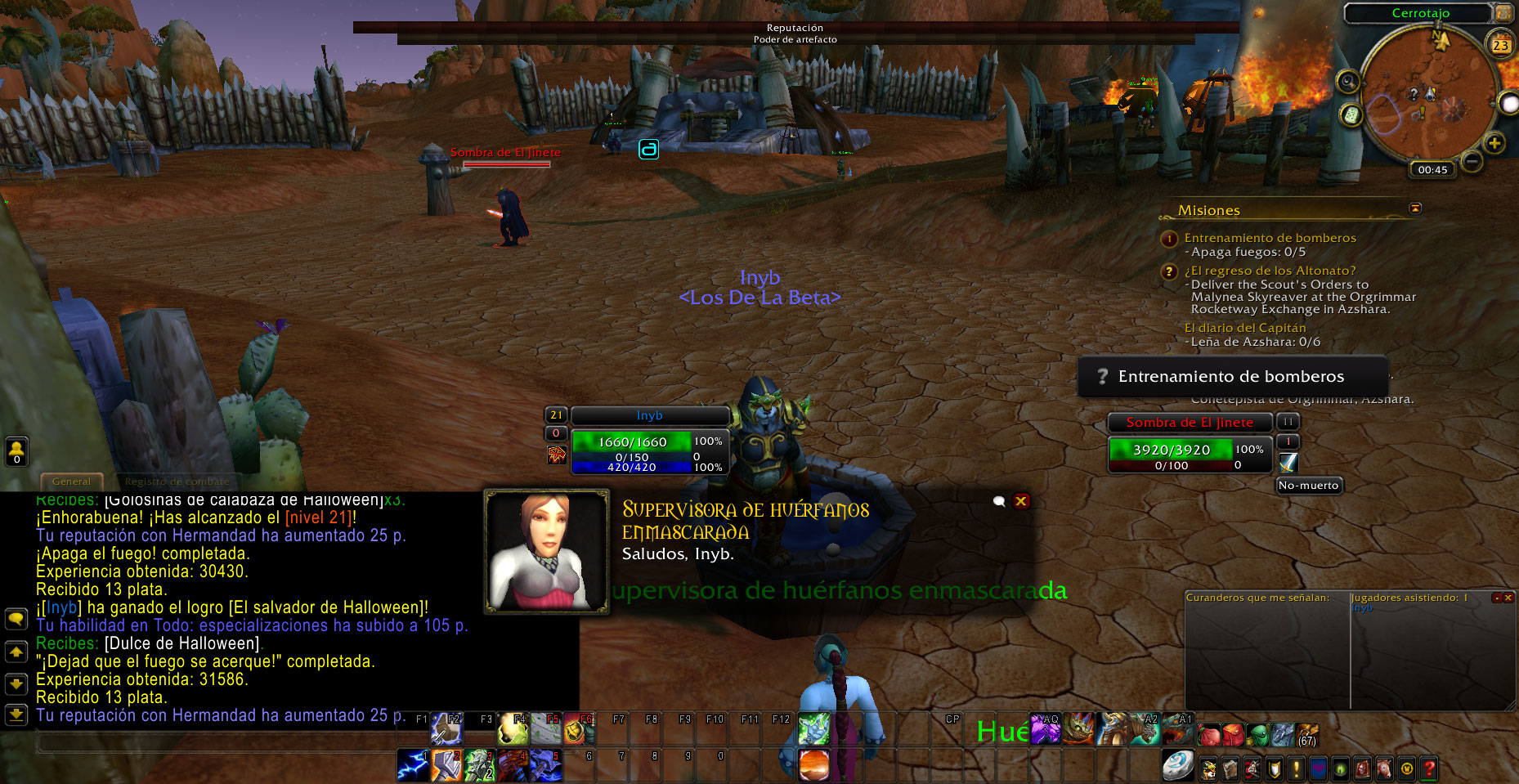1519x784 pixels.
Task: Collapse the Misiones tracker
Action: [x=1415, y=208]
